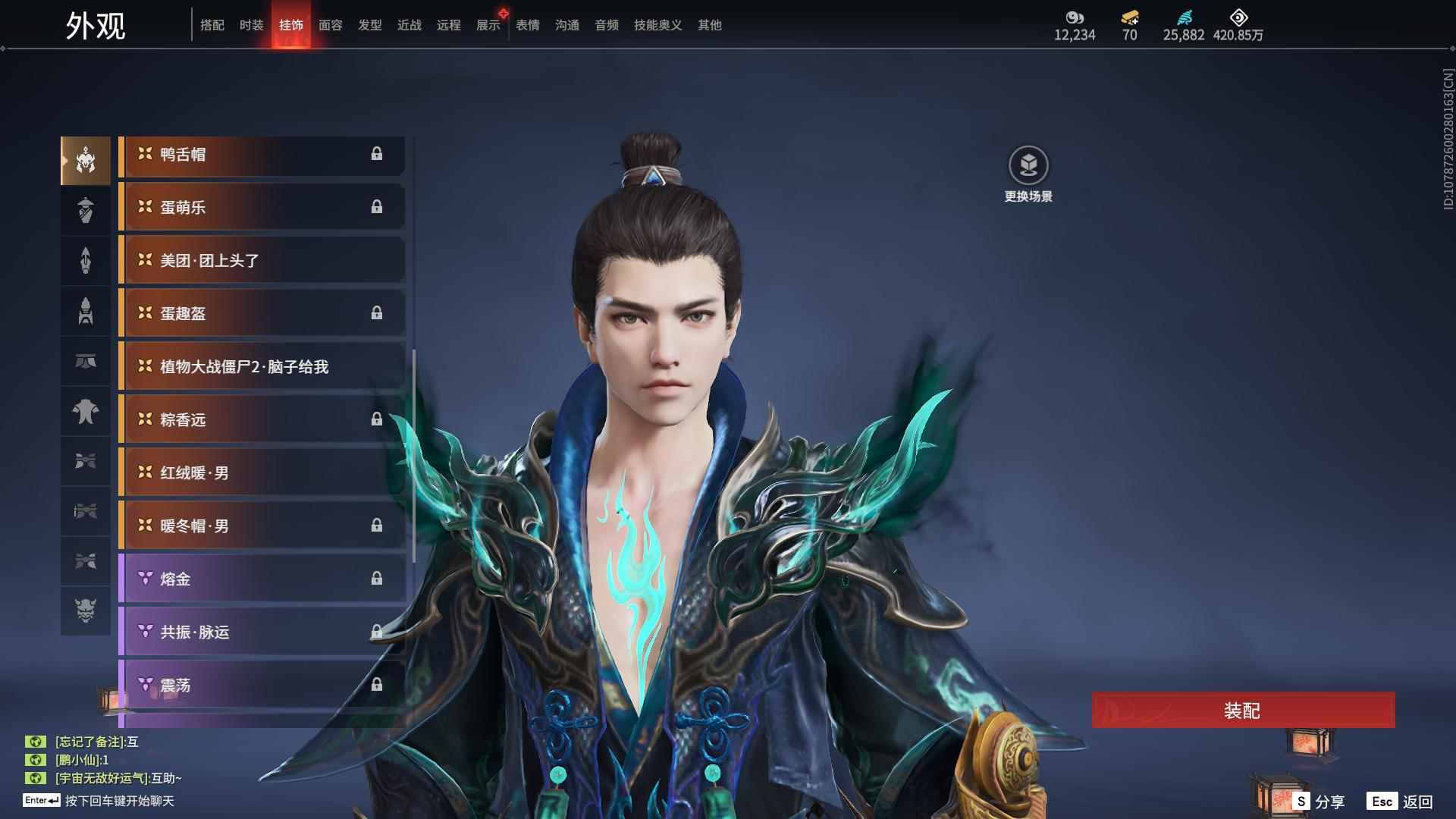Select 美团·团上头了 from the list
The height and width of the screenshot is (819, 1456).
pos(262,261)
